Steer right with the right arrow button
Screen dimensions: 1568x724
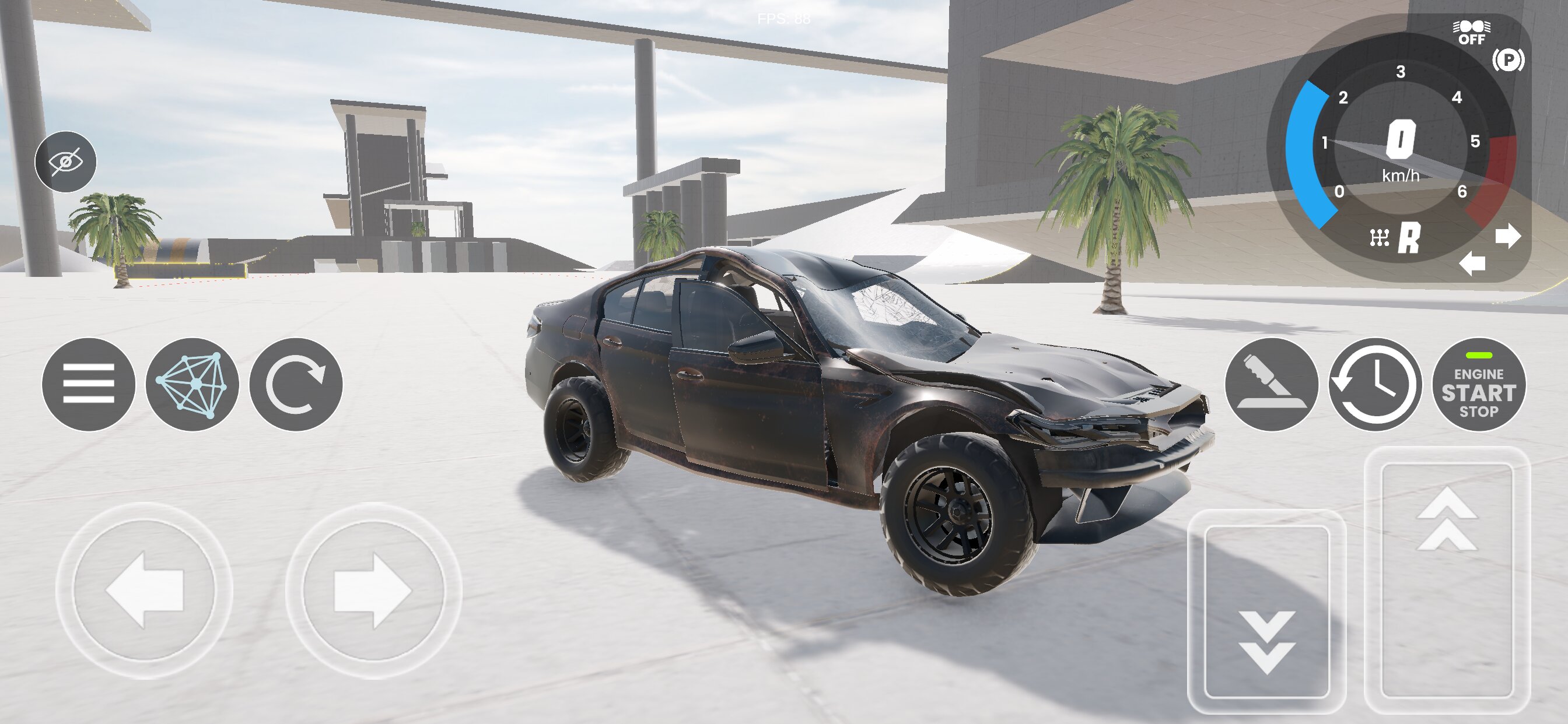373,590
